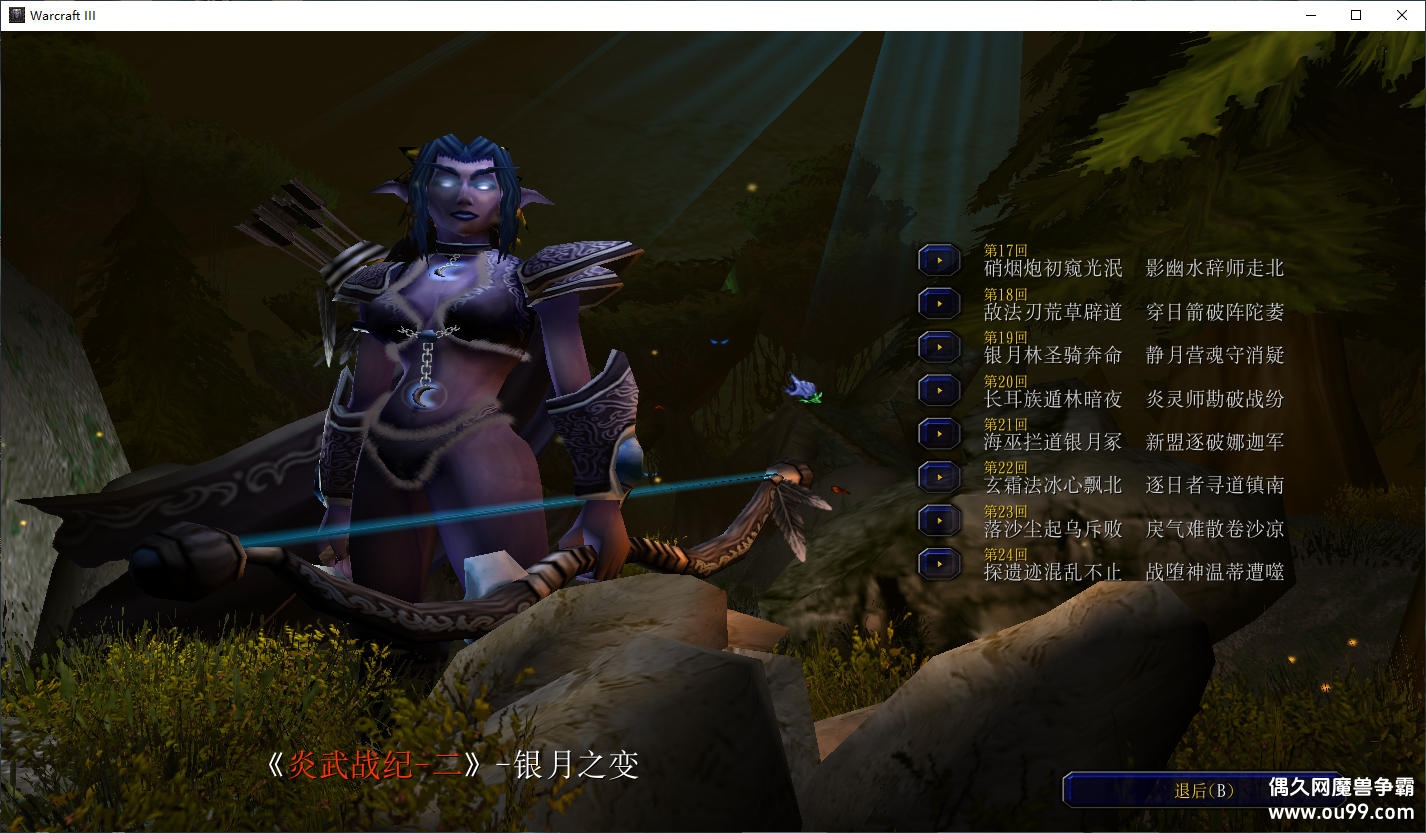Open chapter 20 长耳族遁林暗夜 using its arrow button

(938, 390)
